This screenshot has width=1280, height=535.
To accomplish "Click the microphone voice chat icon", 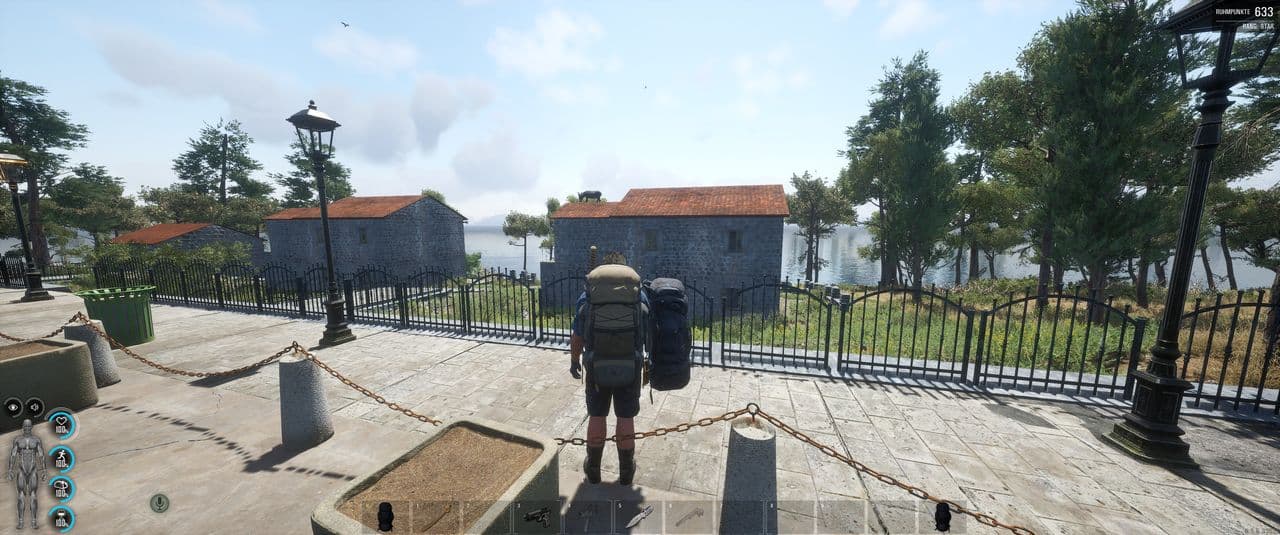I will pos(159,502).
